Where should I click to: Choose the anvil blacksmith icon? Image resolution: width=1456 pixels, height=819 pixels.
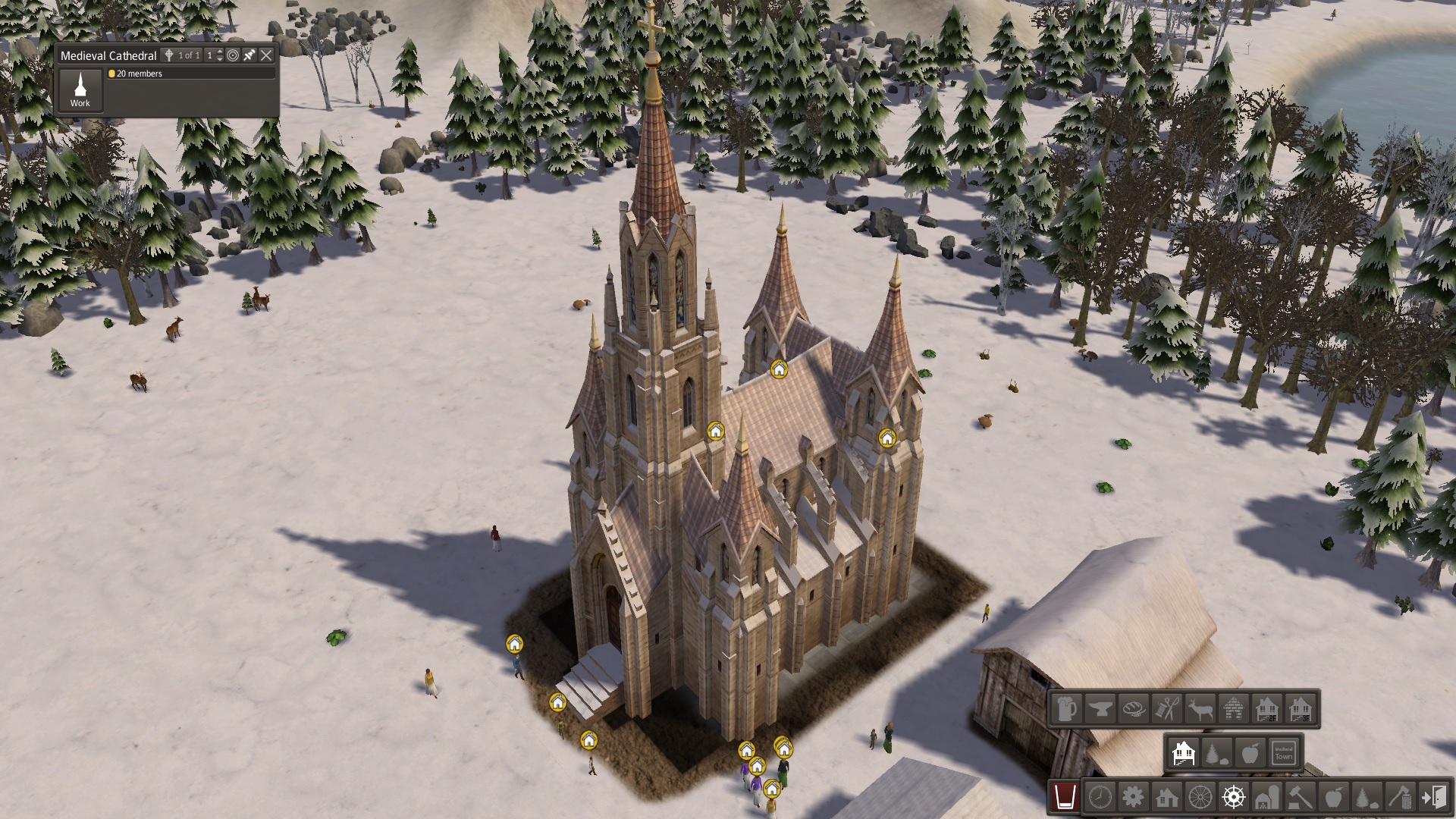click(1100, 709)
